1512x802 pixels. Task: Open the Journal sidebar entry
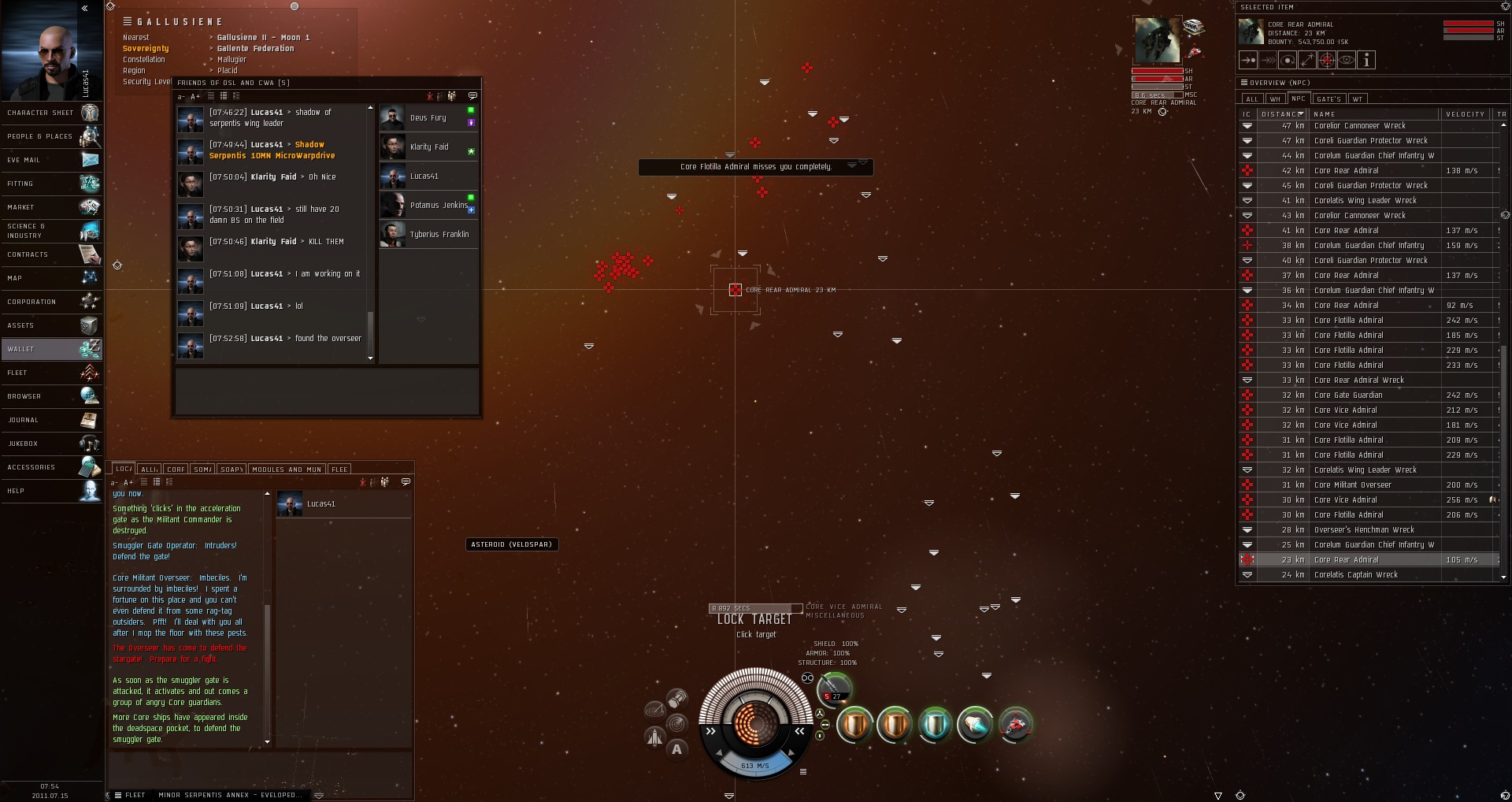(x=51, y=420)
